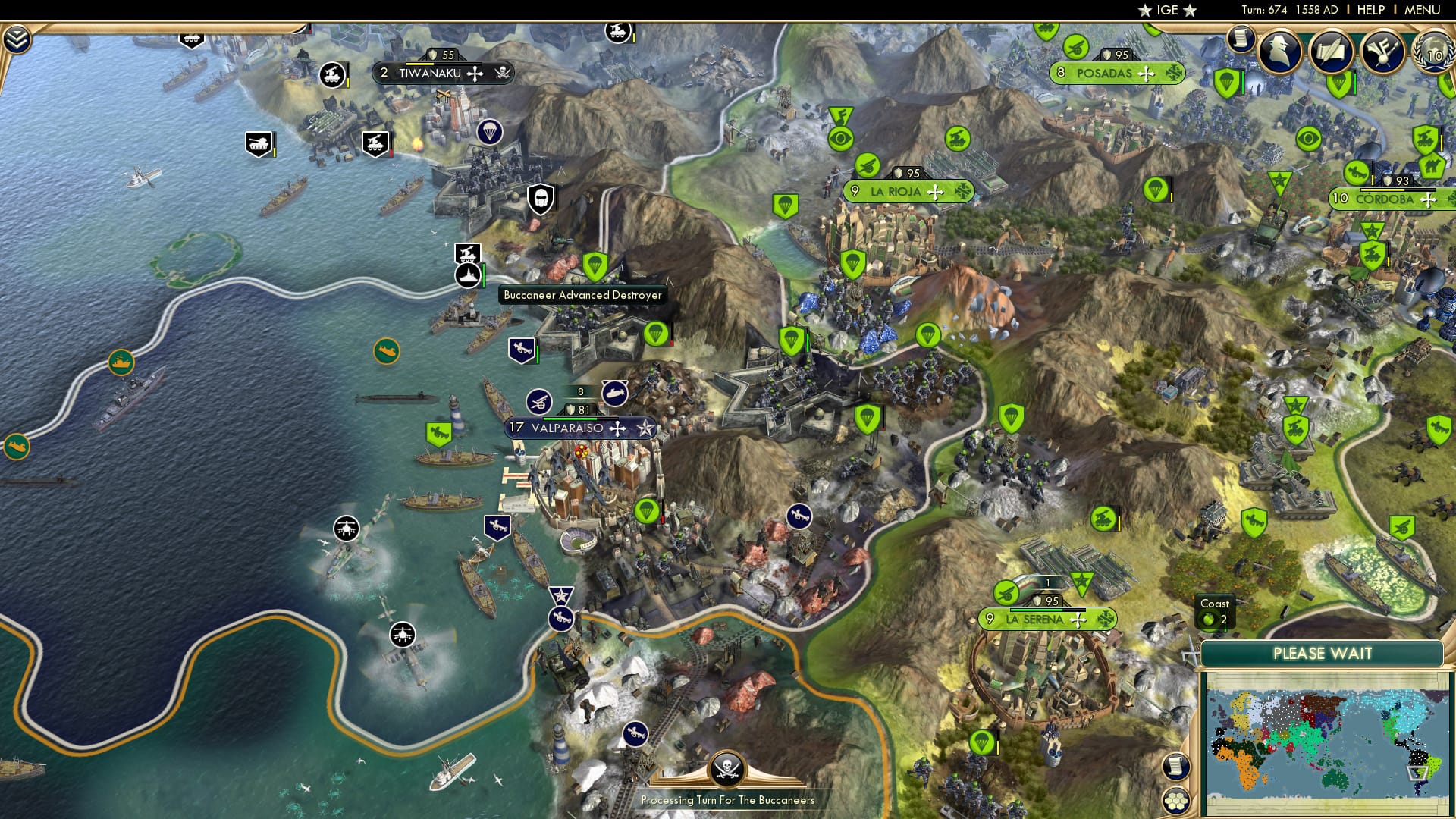Click Tiwanaku's yellow production progress bar
The width and height of the screenshot is (1456, 819).
[x=419, y=64]
